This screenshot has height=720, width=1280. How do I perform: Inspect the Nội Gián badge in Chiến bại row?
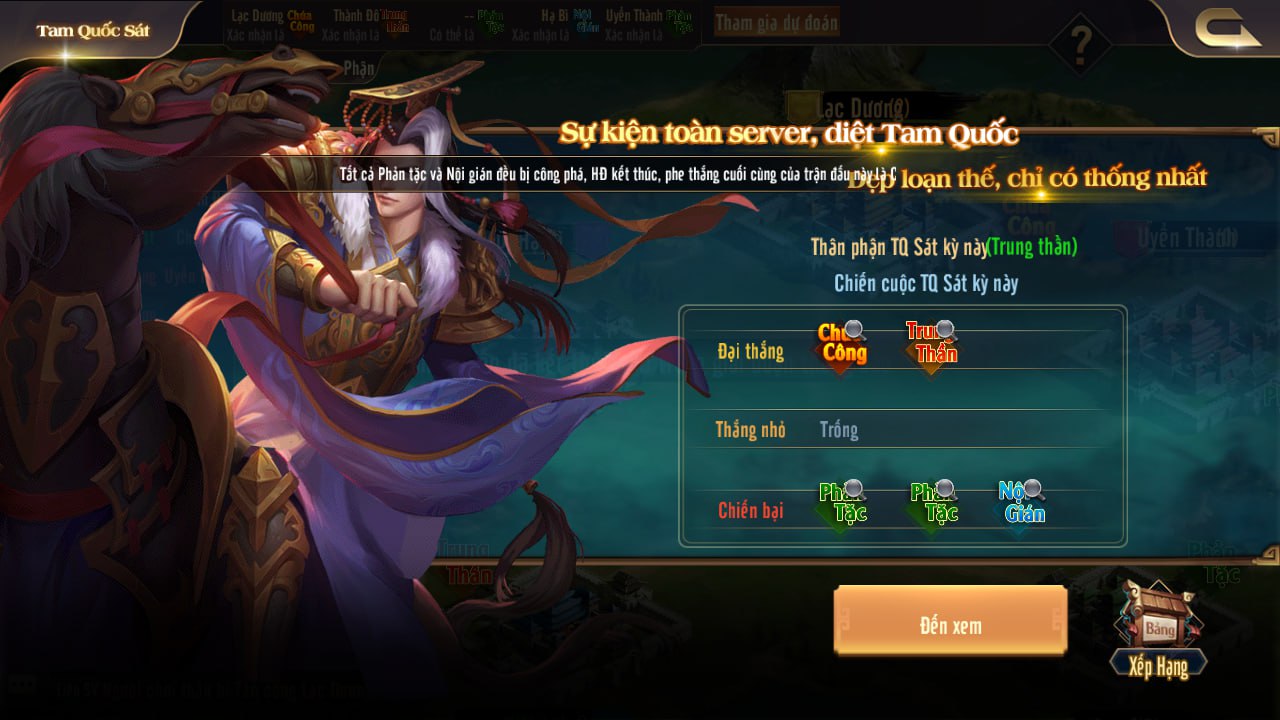[1021, 505]
